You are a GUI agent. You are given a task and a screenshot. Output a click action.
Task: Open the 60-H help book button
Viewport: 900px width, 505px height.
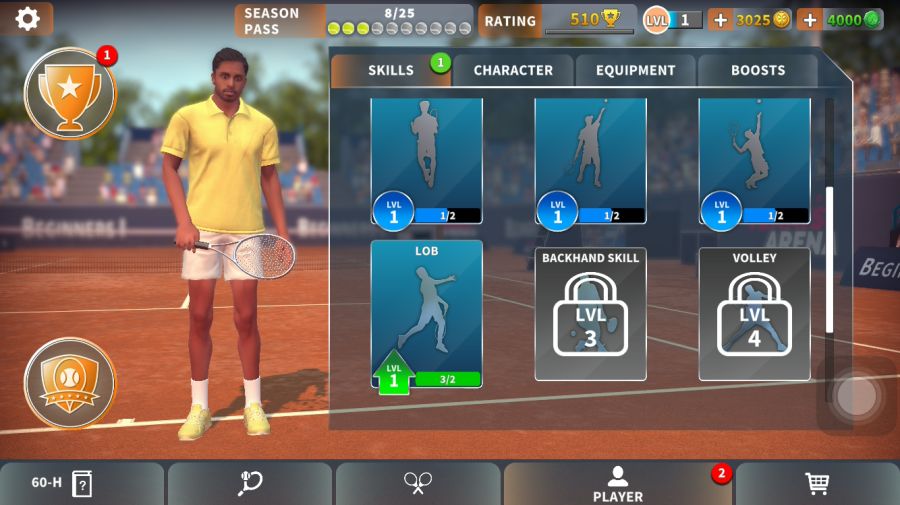(82, 484)
